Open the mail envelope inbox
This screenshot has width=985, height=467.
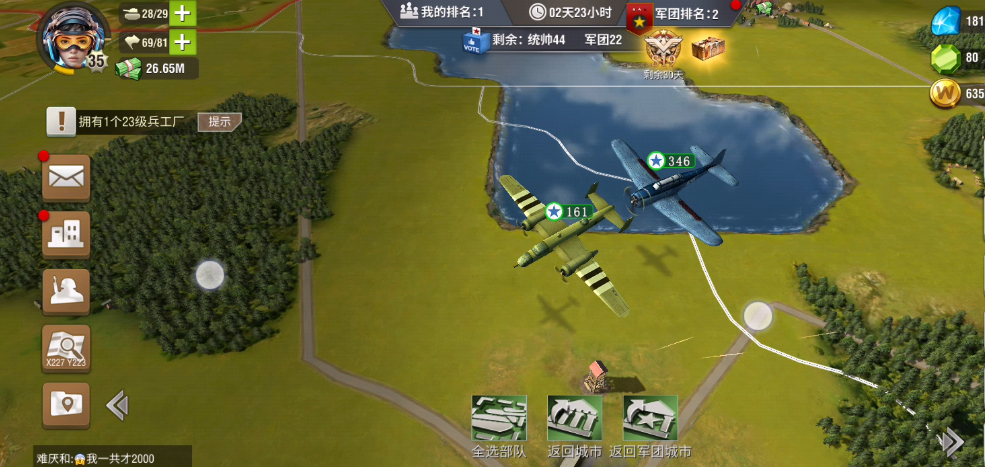(x=66, y=178)
